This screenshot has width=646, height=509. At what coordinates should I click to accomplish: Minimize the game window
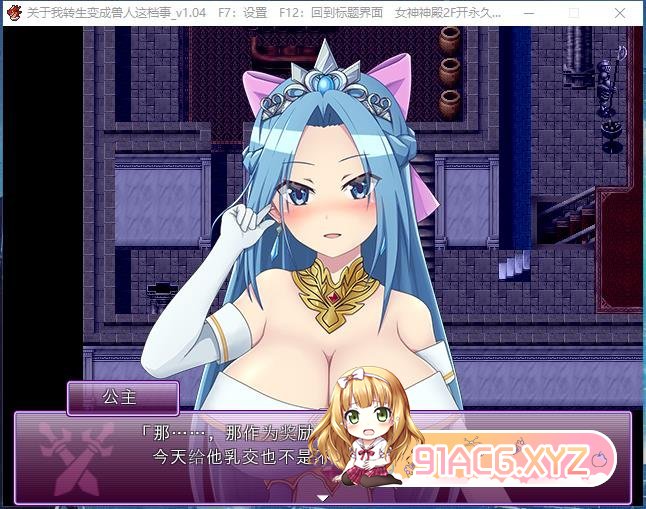click(x=530, y=14)
